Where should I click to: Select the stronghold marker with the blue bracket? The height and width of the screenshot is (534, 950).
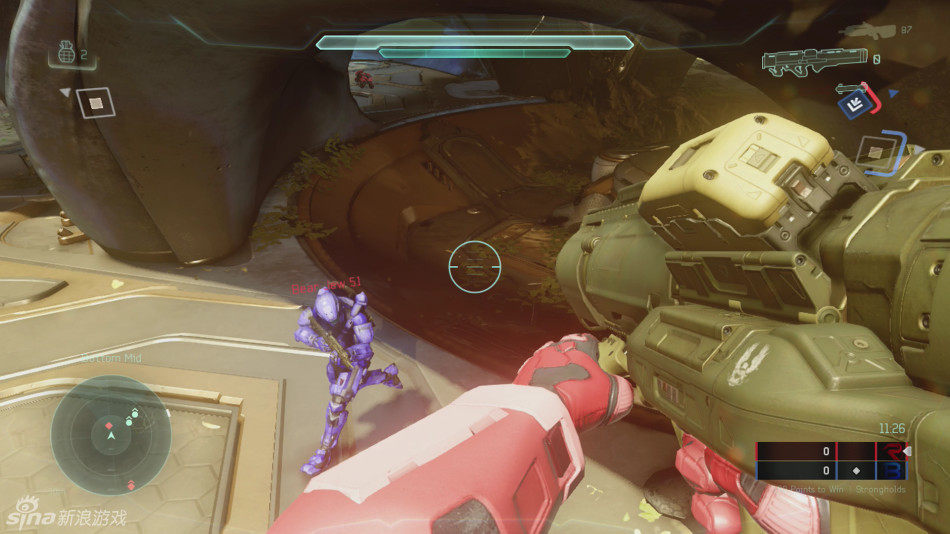click(876, 153)
